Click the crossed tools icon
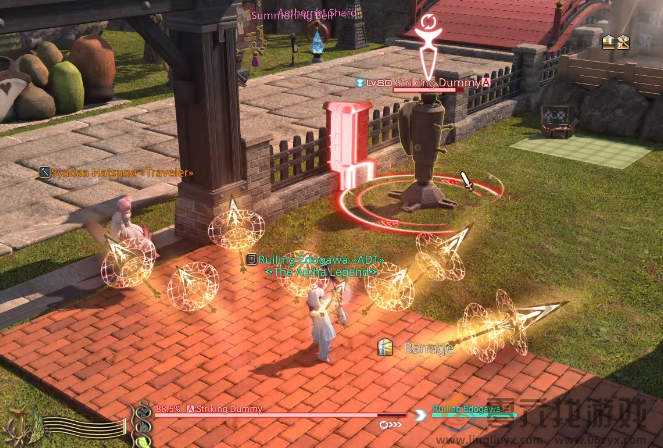Image resolution: width=663 pixels, height=448 pixels. [x=623, y=41]
